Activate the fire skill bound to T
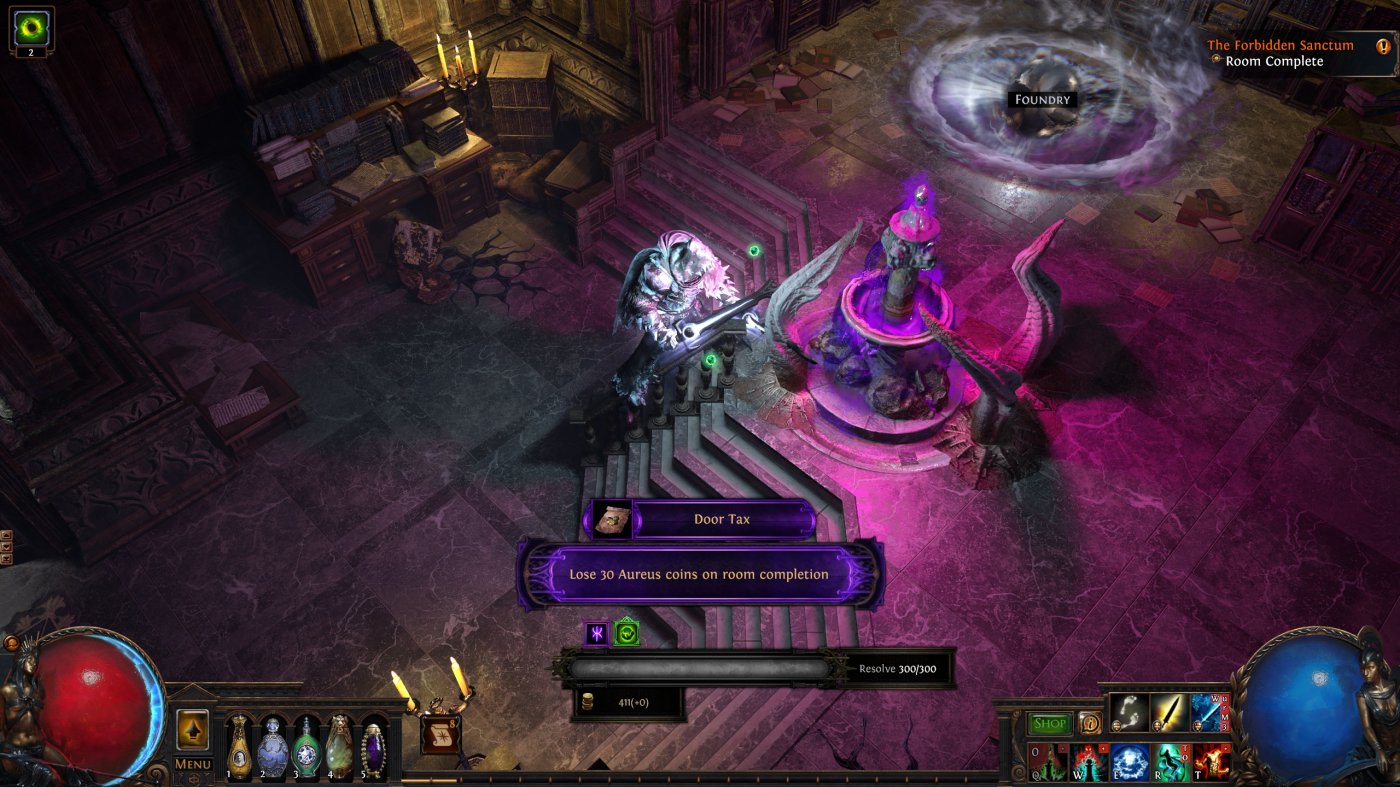The image size is (1400, 787). (x=1210, y=763)
